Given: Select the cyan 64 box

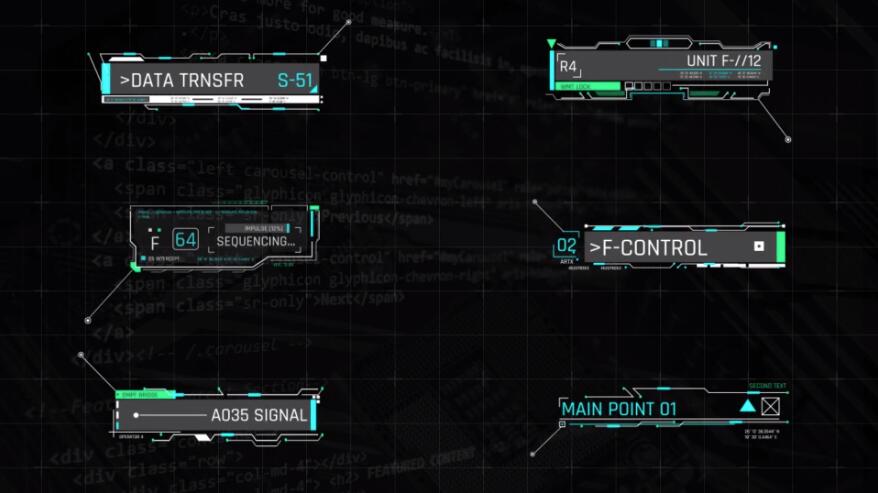Looking at the screenshot, I should pos(186,240).
